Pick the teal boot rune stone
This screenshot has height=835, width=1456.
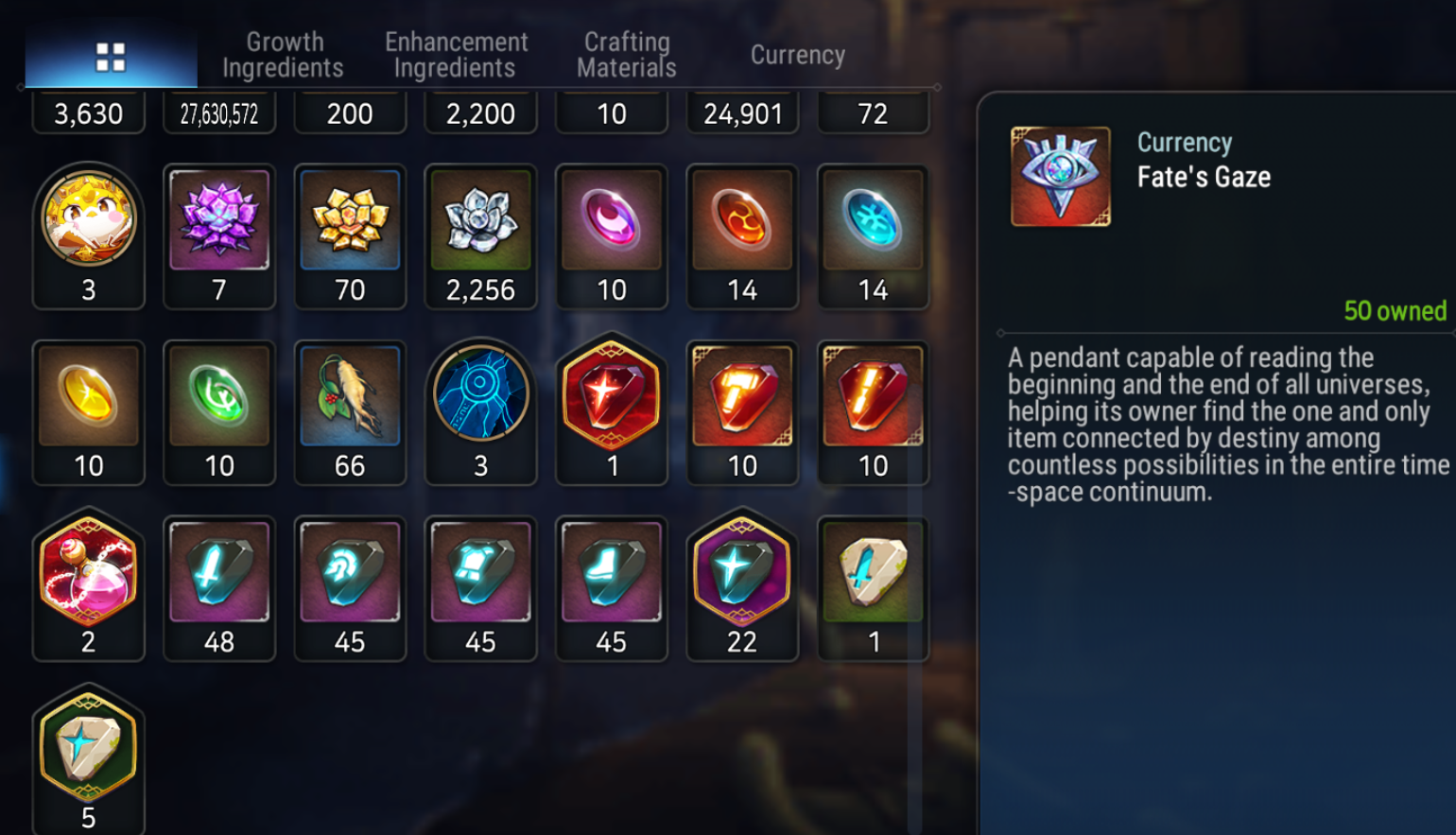pyautogui.click(x=612, y=573)
